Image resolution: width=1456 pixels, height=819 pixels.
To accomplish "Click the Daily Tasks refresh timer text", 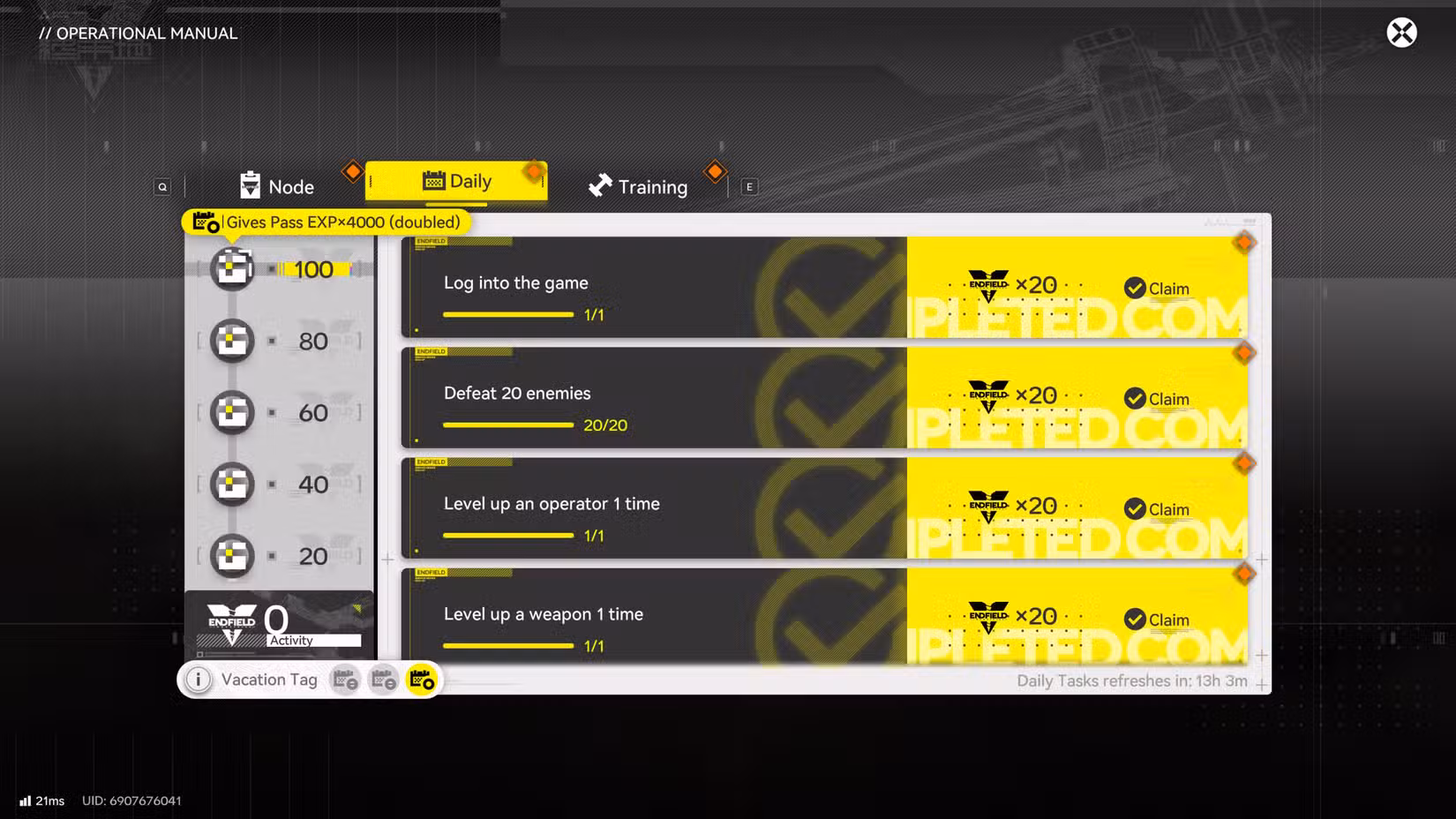I will tap(1132, 680).
